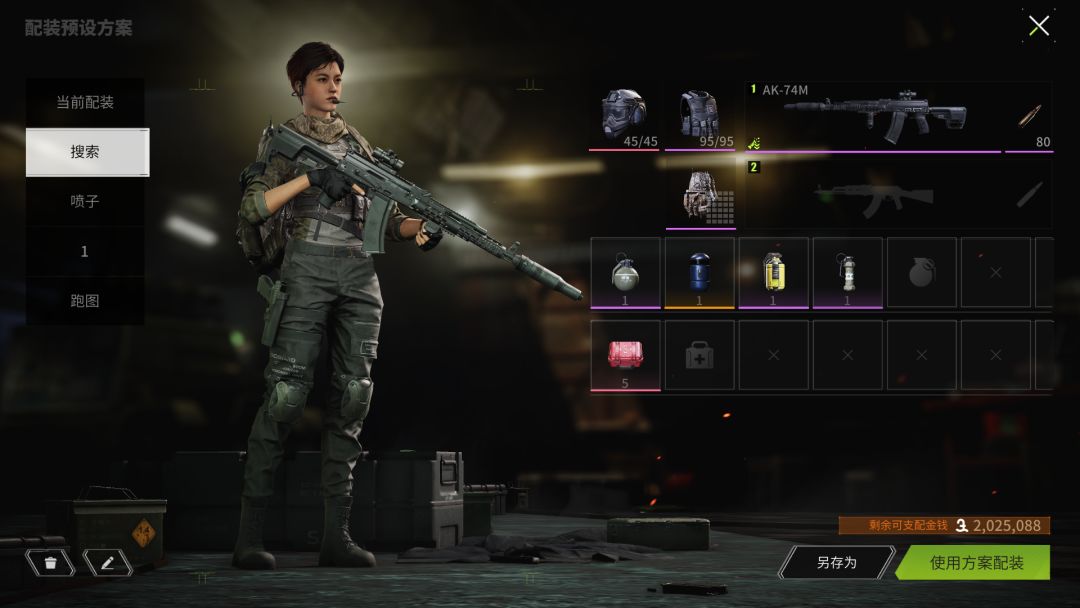This screenshot has width=1080, height=608.
Task: Close the loadout preset screen
Action: [1039, 26]
